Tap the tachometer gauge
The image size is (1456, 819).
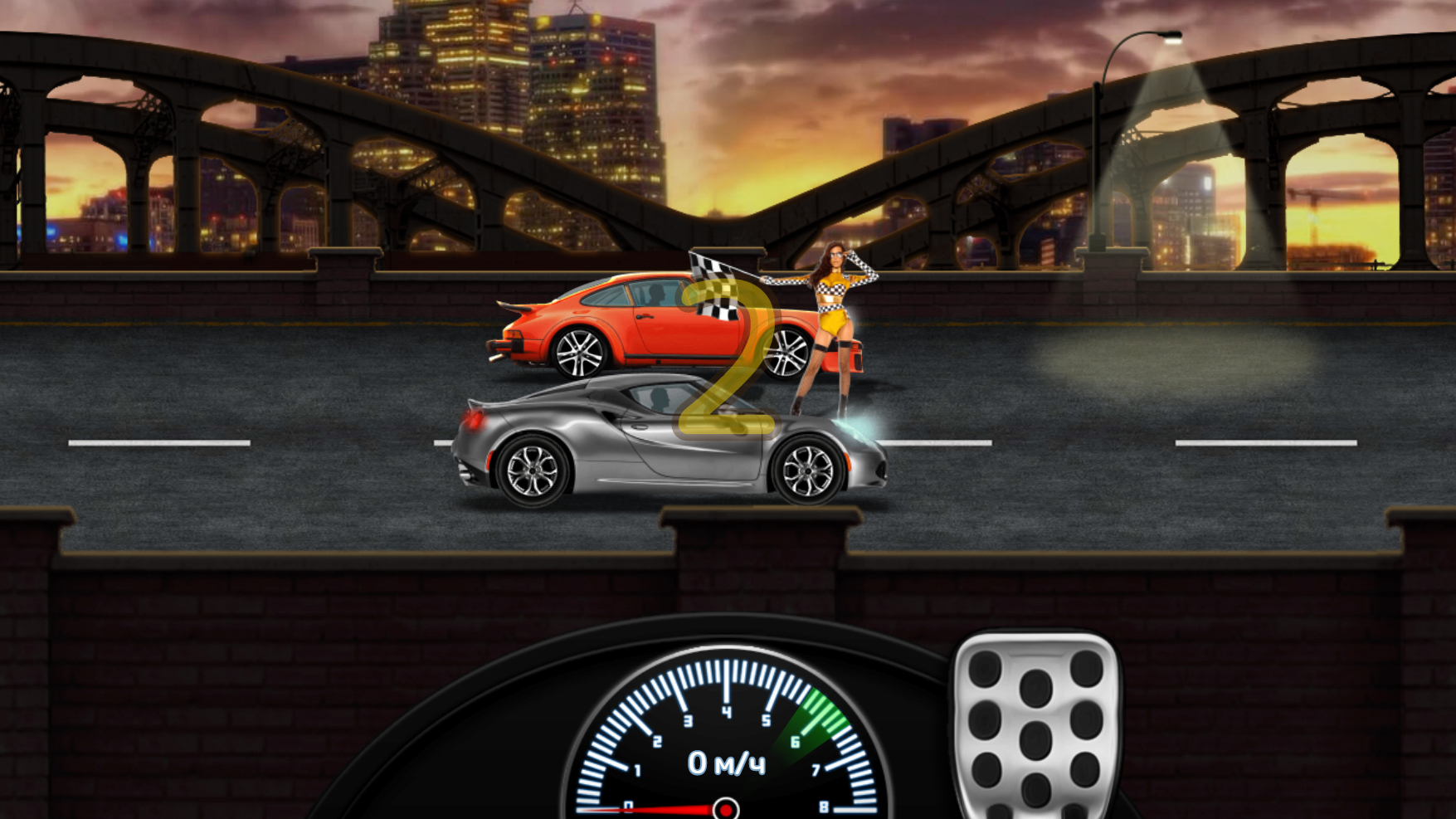tap(724, 747)
